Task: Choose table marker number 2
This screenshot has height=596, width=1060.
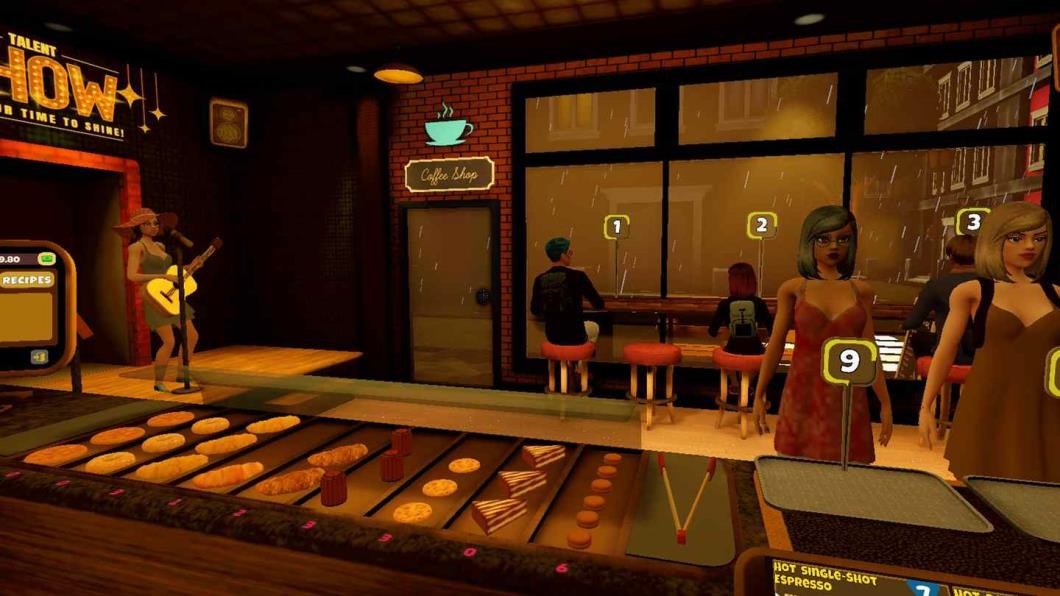Action: point(762,225)
